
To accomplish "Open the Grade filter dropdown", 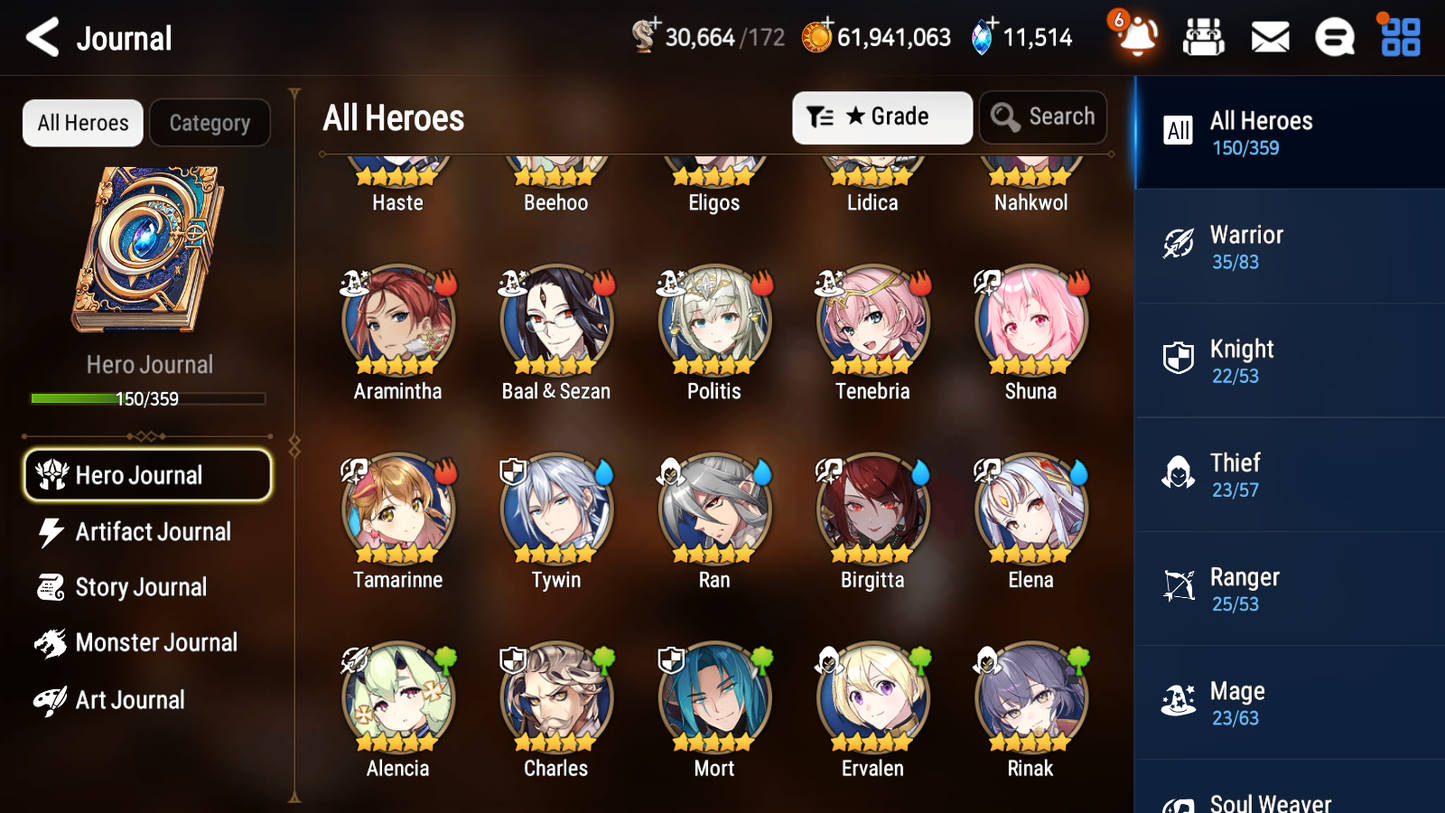I will click(x=882, y=117).
